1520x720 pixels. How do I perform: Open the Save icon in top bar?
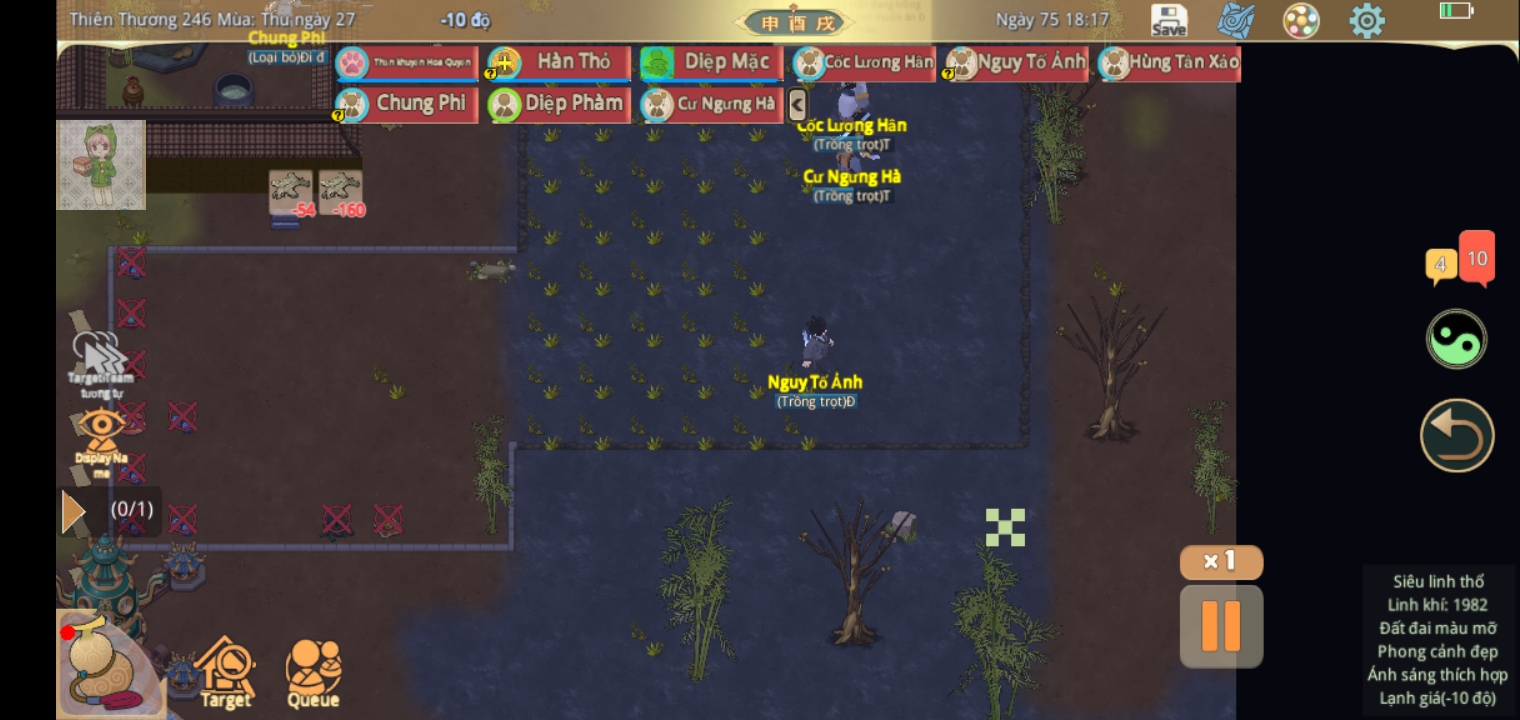pyautogui.click(x=1168, y=19)
